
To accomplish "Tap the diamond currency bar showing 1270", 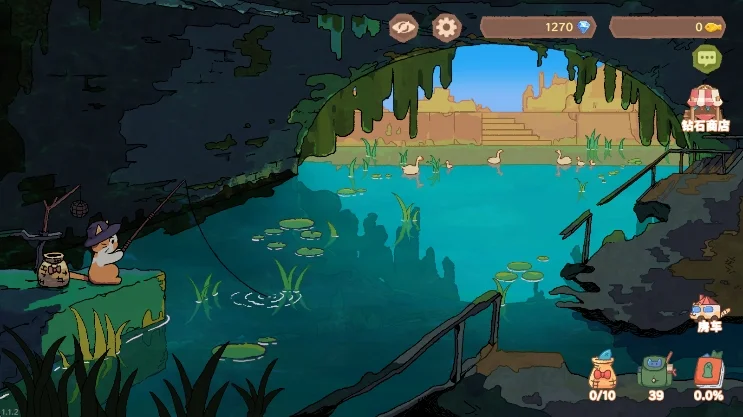I will pyautogui.click(x=539, y=27).
